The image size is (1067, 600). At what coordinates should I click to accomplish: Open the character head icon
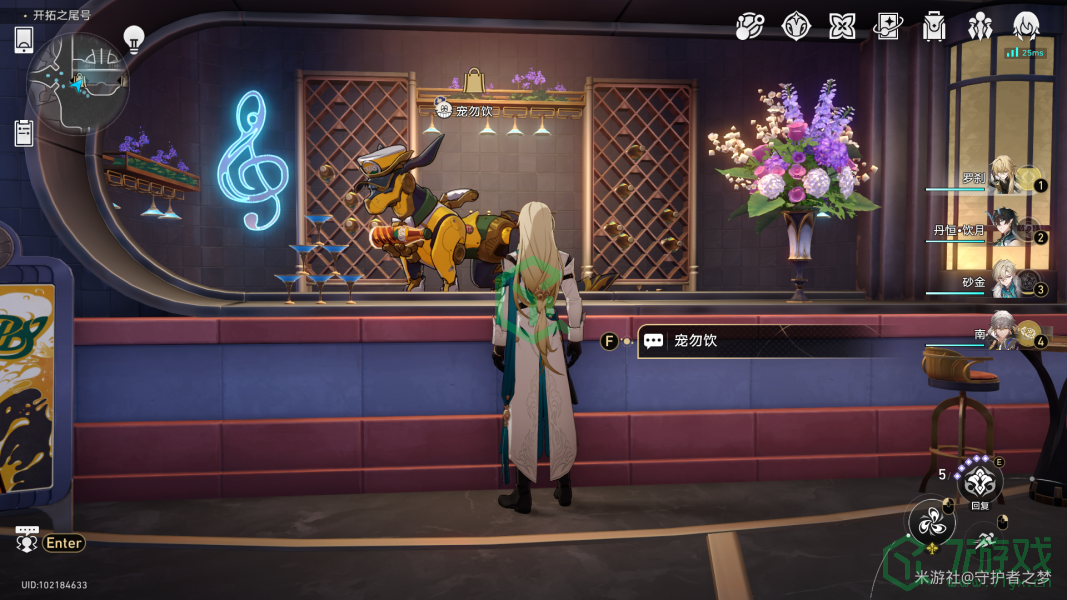click(1026, 27)
